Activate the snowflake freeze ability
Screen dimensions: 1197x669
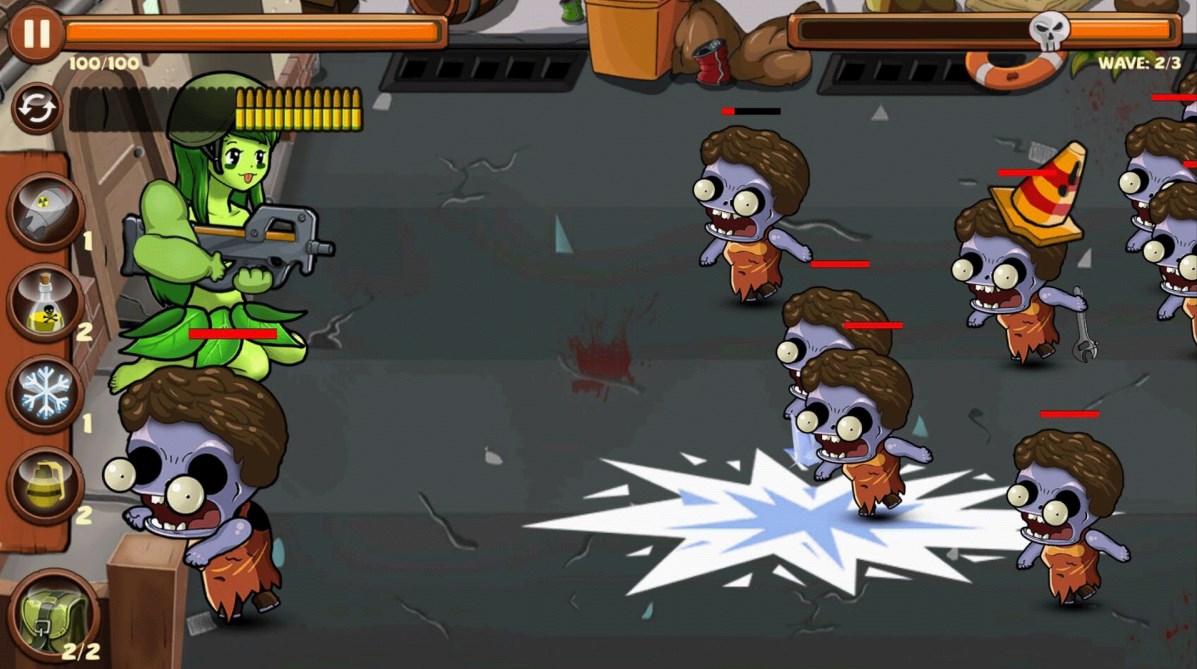[x=46, y=394]
